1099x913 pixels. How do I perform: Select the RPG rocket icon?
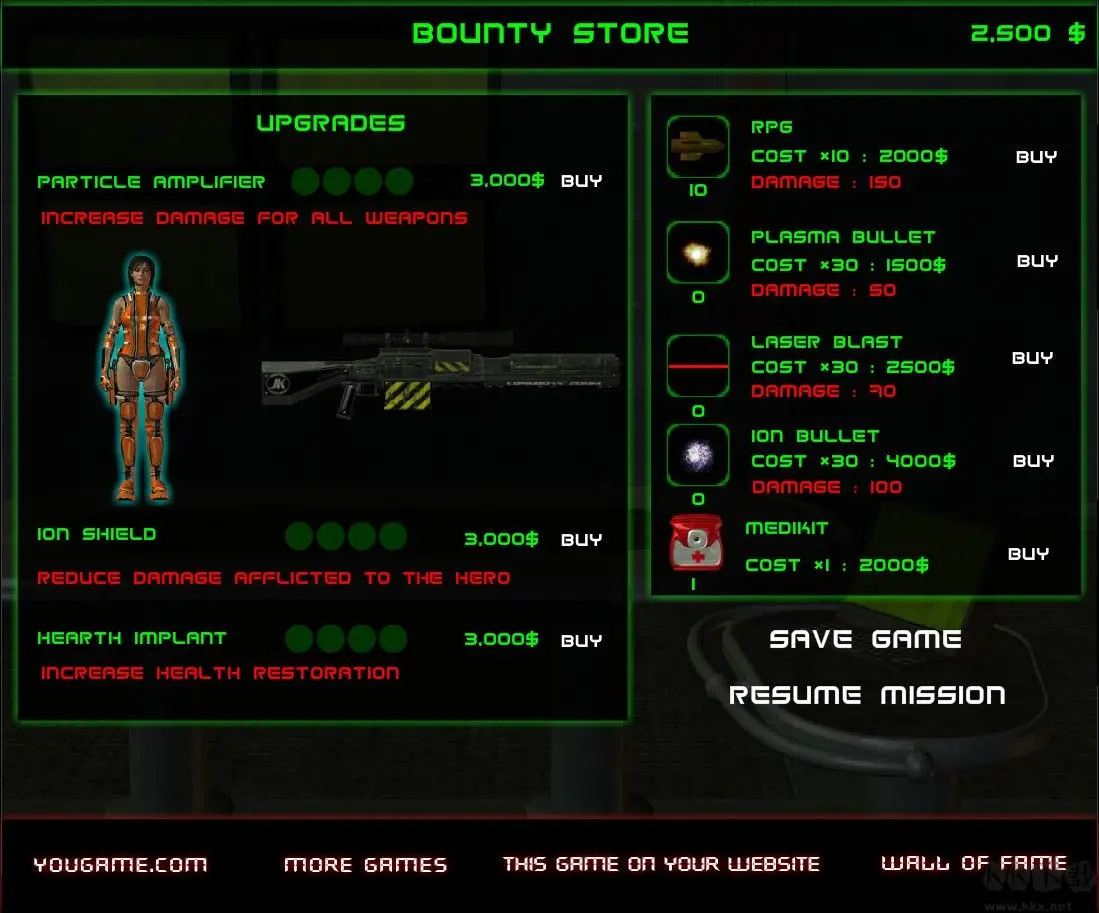tap(697, 148)
